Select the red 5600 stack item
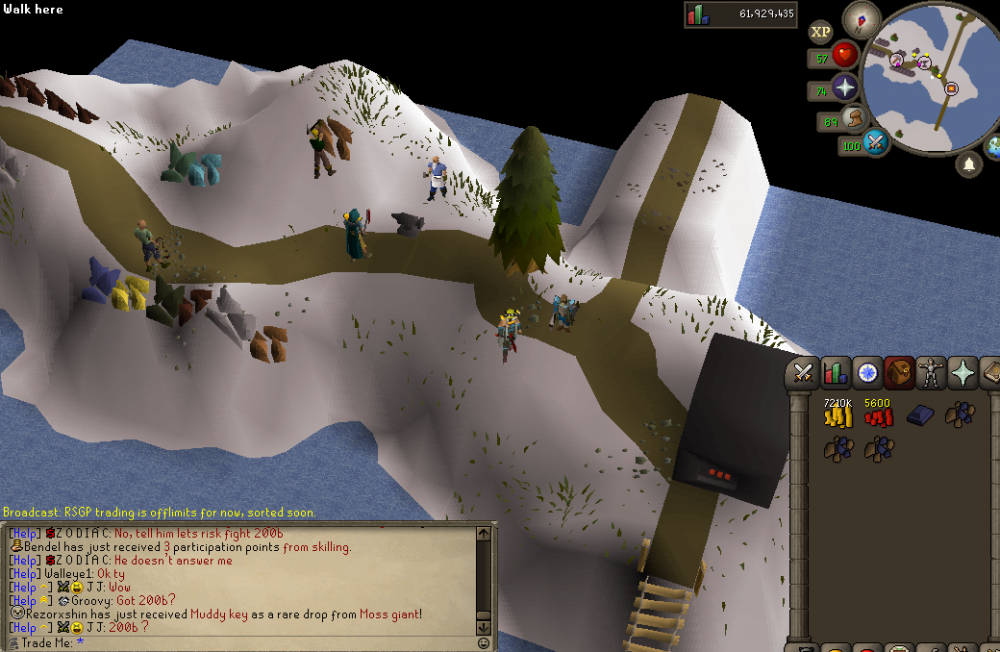Image resolution: width=1000 pixels, height=652 pixels. pos(878,416)
